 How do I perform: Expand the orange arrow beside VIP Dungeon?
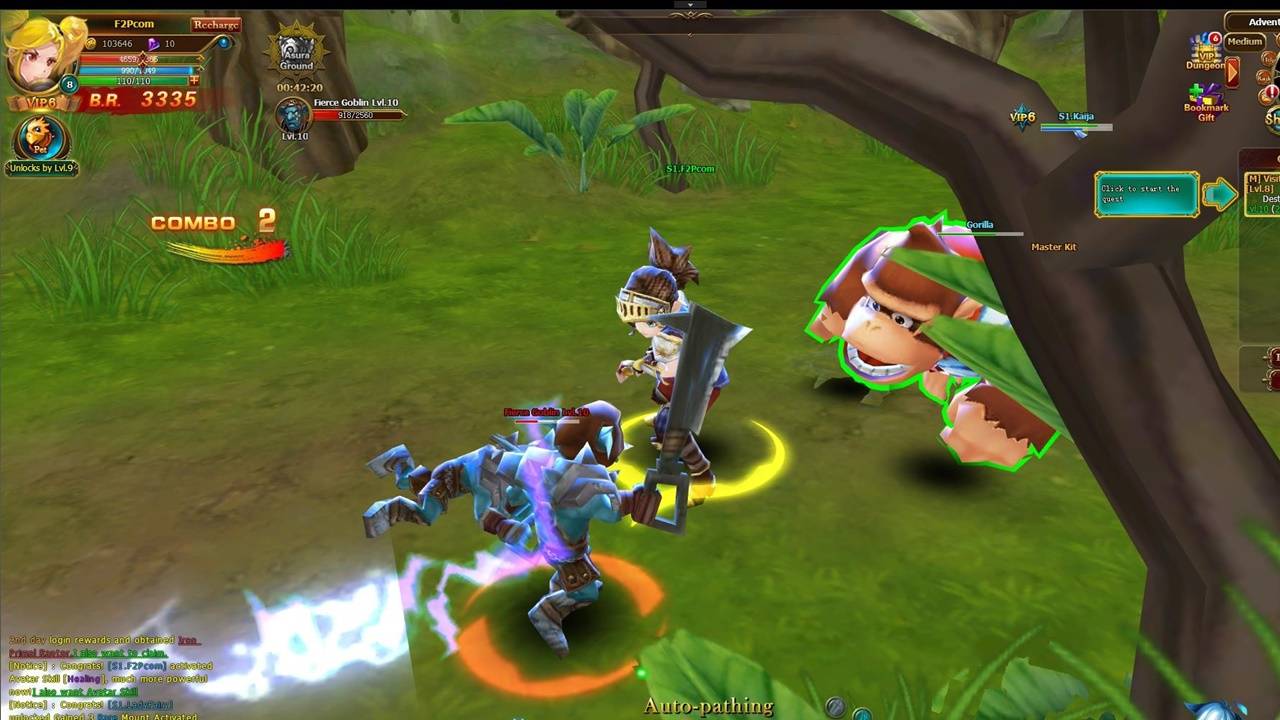tap(1233, 71)
